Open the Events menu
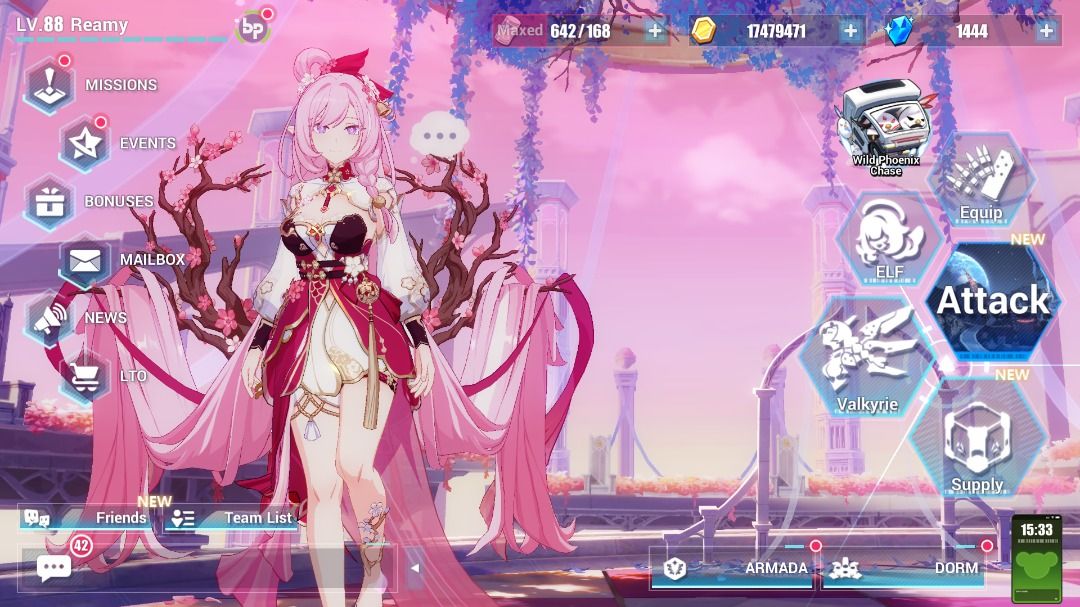The height and width of the screenshot is (607, 1080). pos(85,143)
